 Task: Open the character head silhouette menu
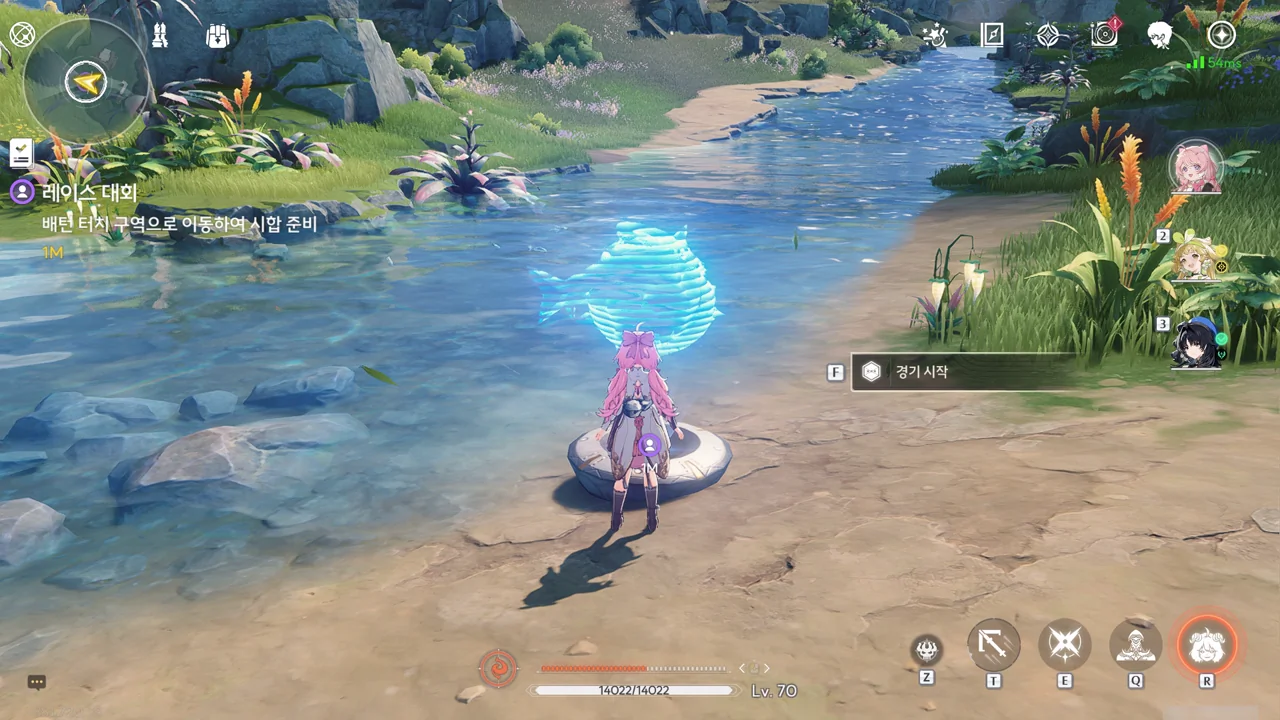coord(1160,36)
